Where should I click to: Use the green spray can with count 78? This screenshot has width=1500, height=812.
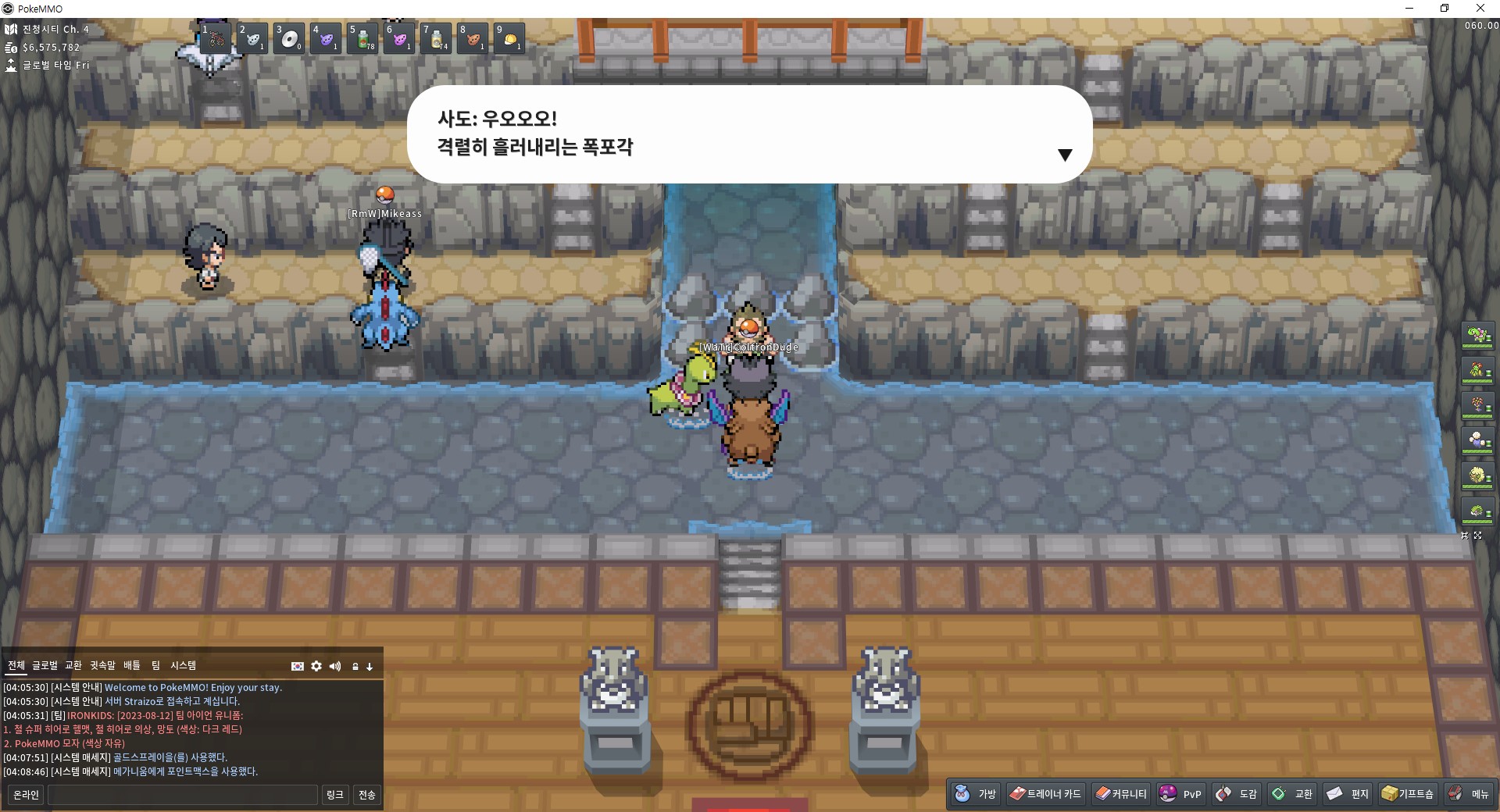point(363,38)
